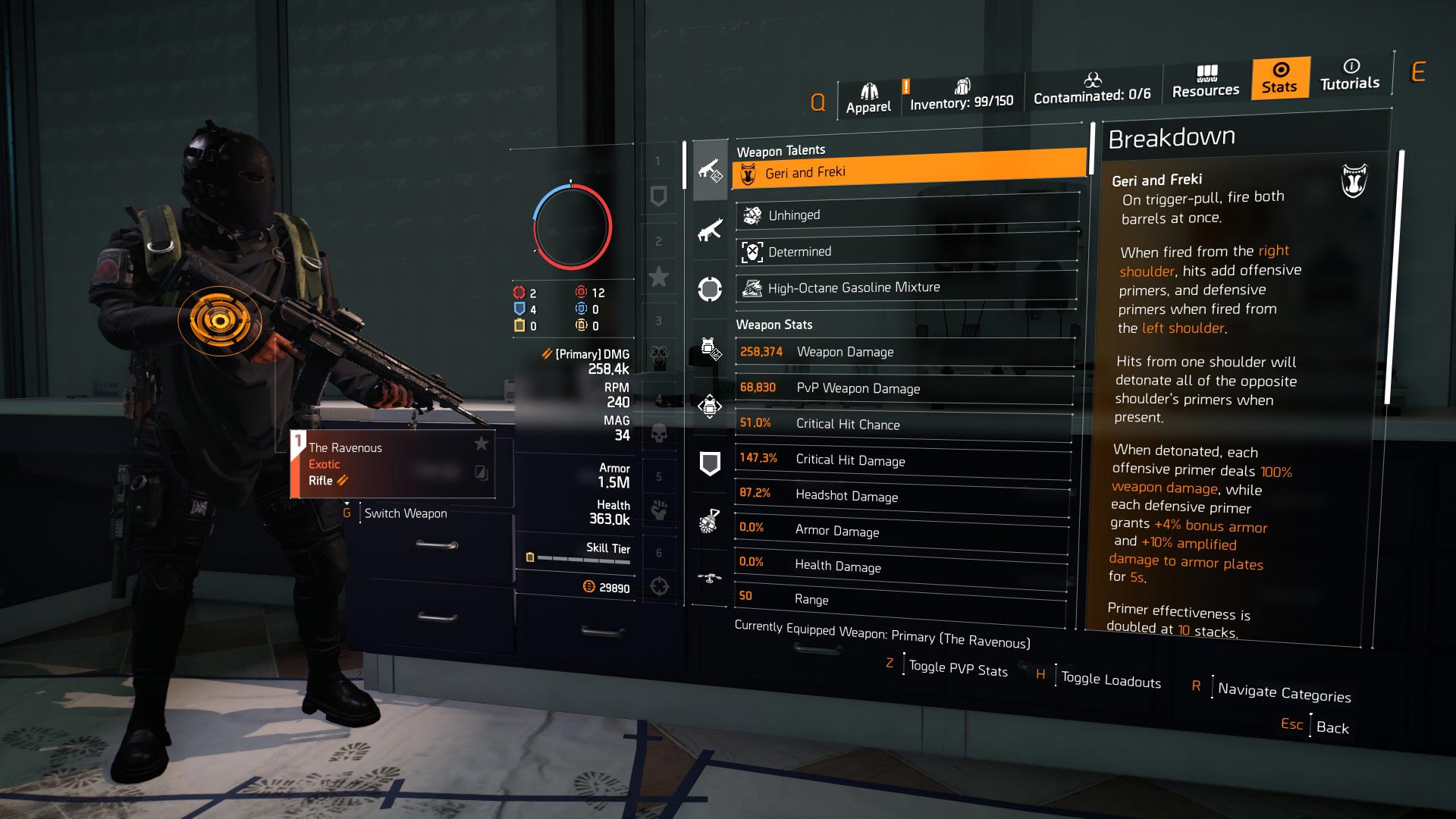Click the Skill Tier progress bar
1456x819 pixels.
pos(584,559)
